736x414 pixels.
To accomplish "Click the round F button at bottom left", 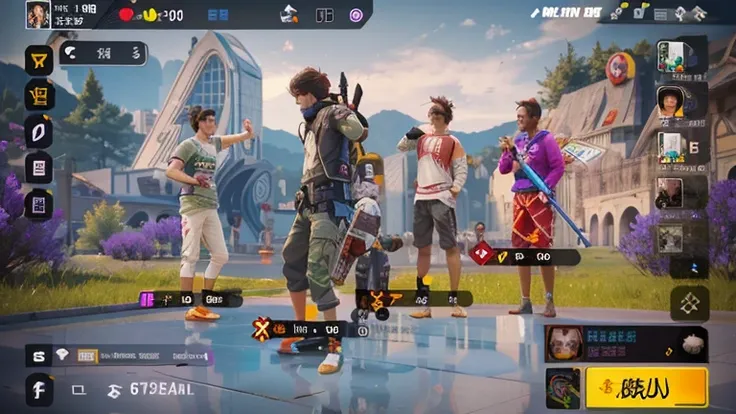I will (x=39, y=387).
